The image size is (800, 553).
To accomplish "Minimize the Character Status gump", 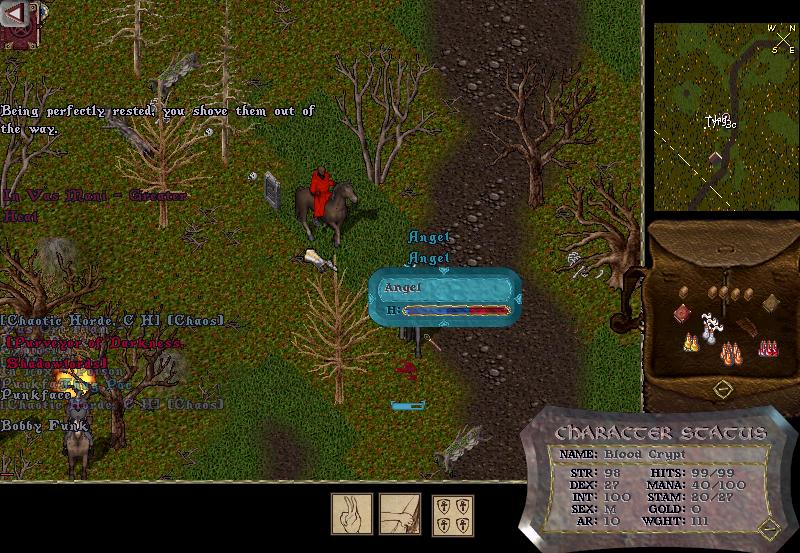I will coord(769,527).
